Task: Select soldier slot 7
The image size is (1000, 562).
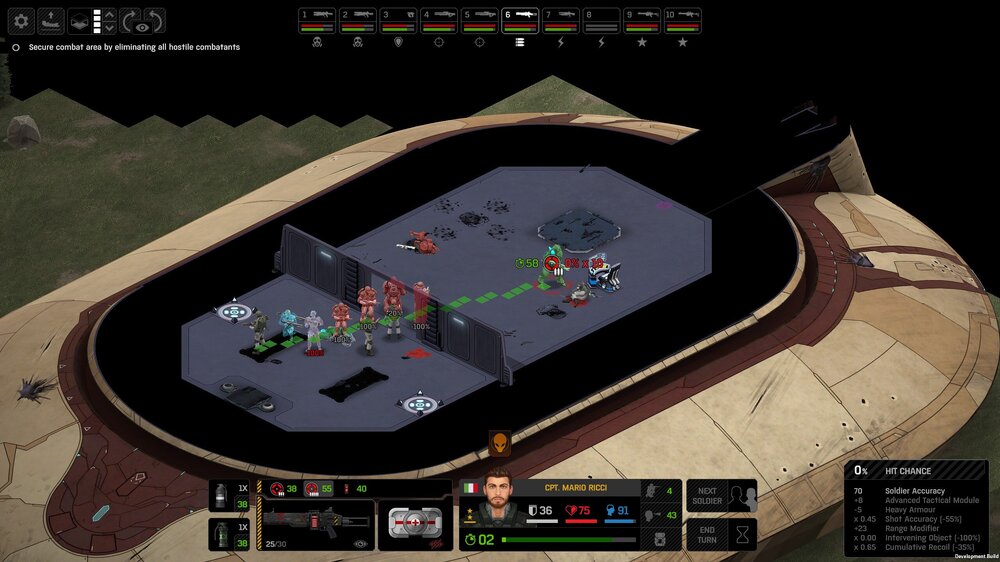Action: pos(561,20)
